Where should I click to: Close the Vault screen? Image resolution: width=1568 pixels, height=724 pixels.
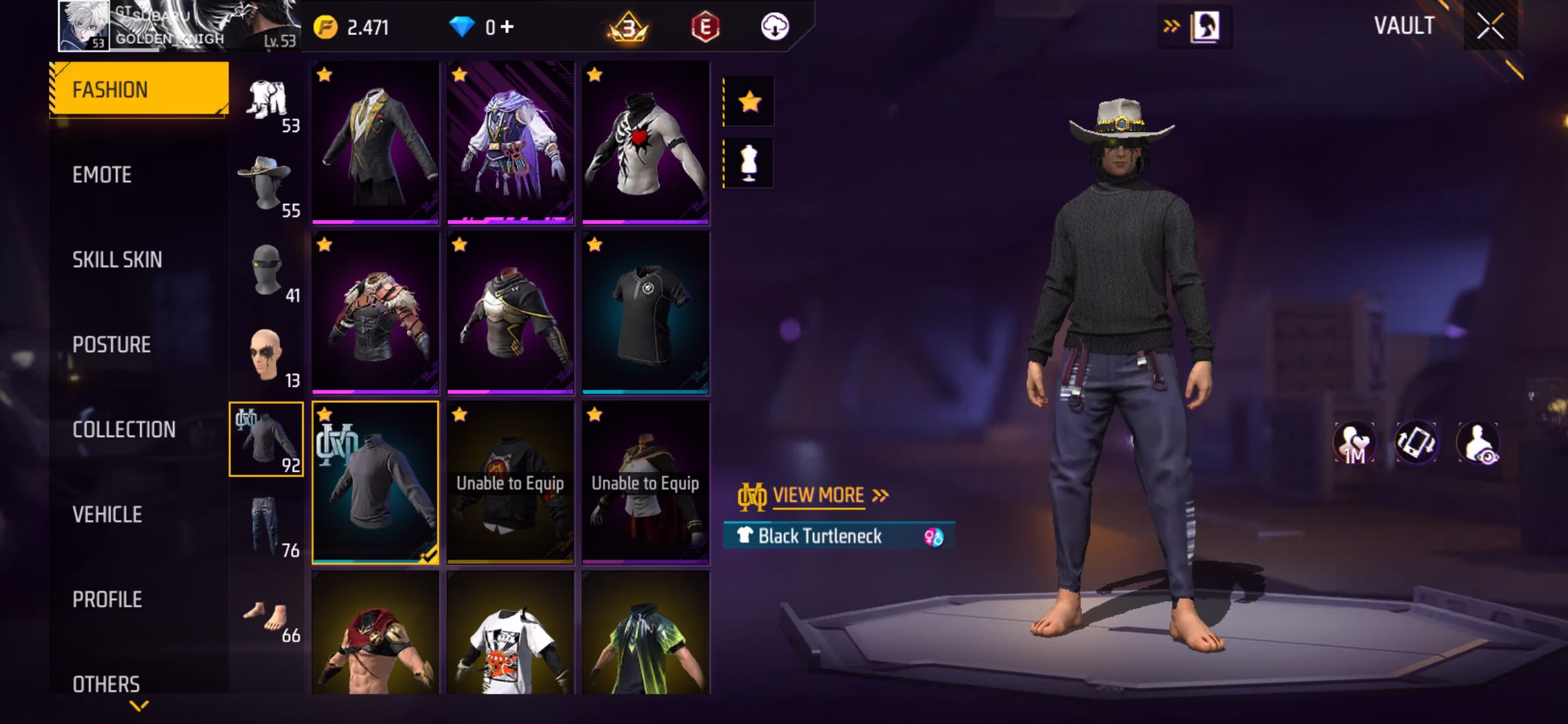(1490, 27)
